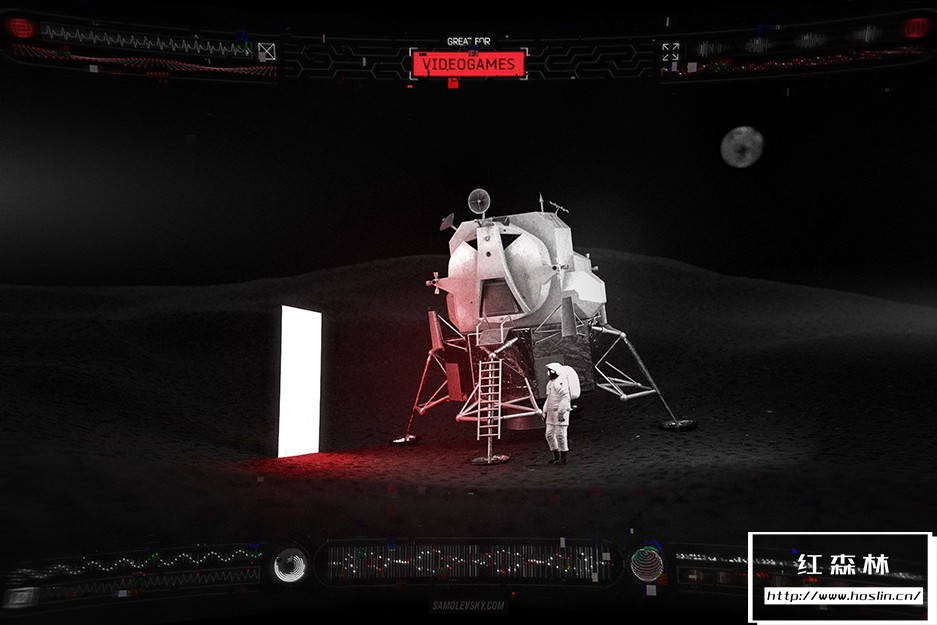Activate the expand arrows icon

[670, 51]
